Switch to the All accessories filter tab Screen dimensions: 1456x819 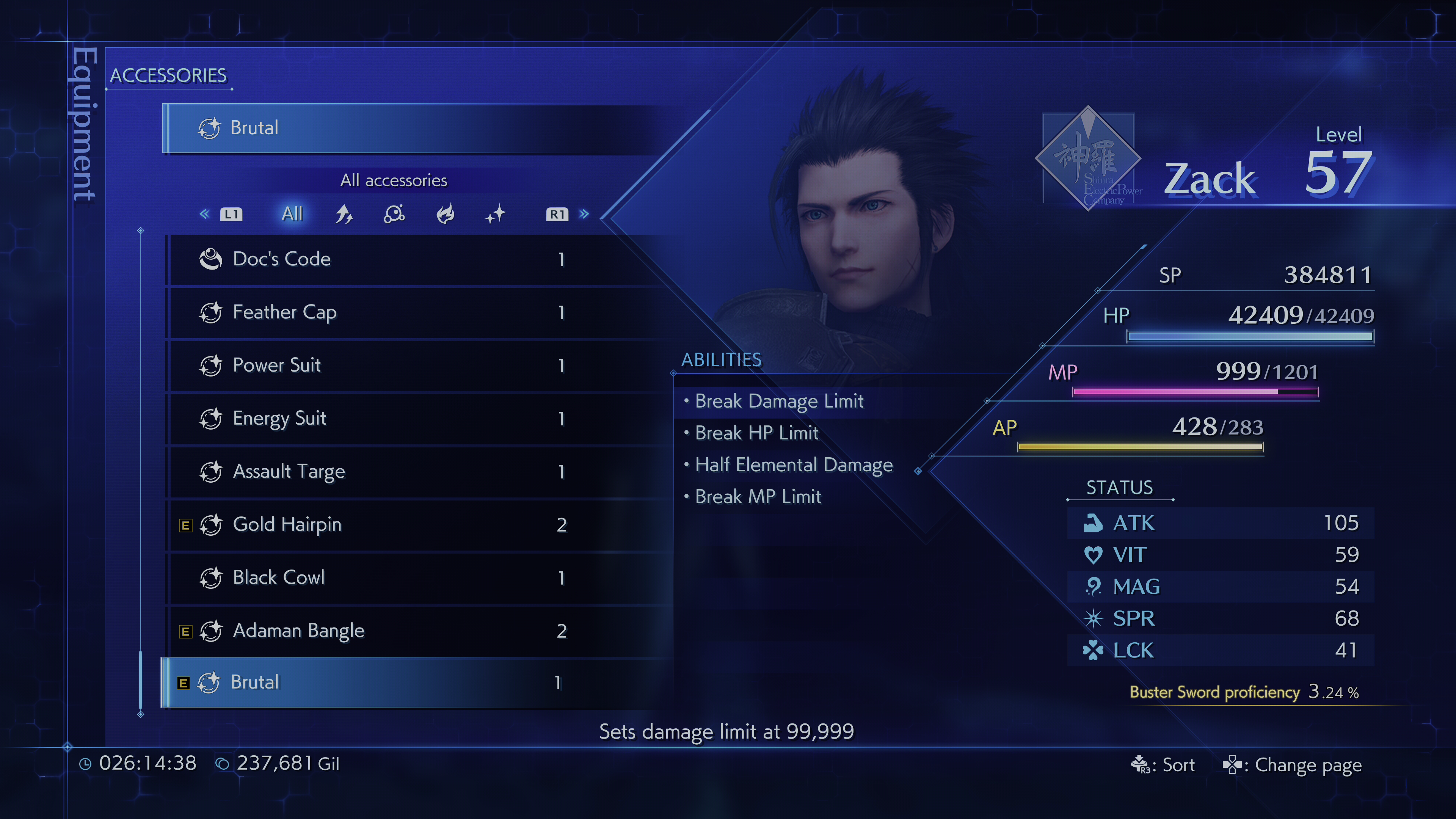tap(292, 214)
